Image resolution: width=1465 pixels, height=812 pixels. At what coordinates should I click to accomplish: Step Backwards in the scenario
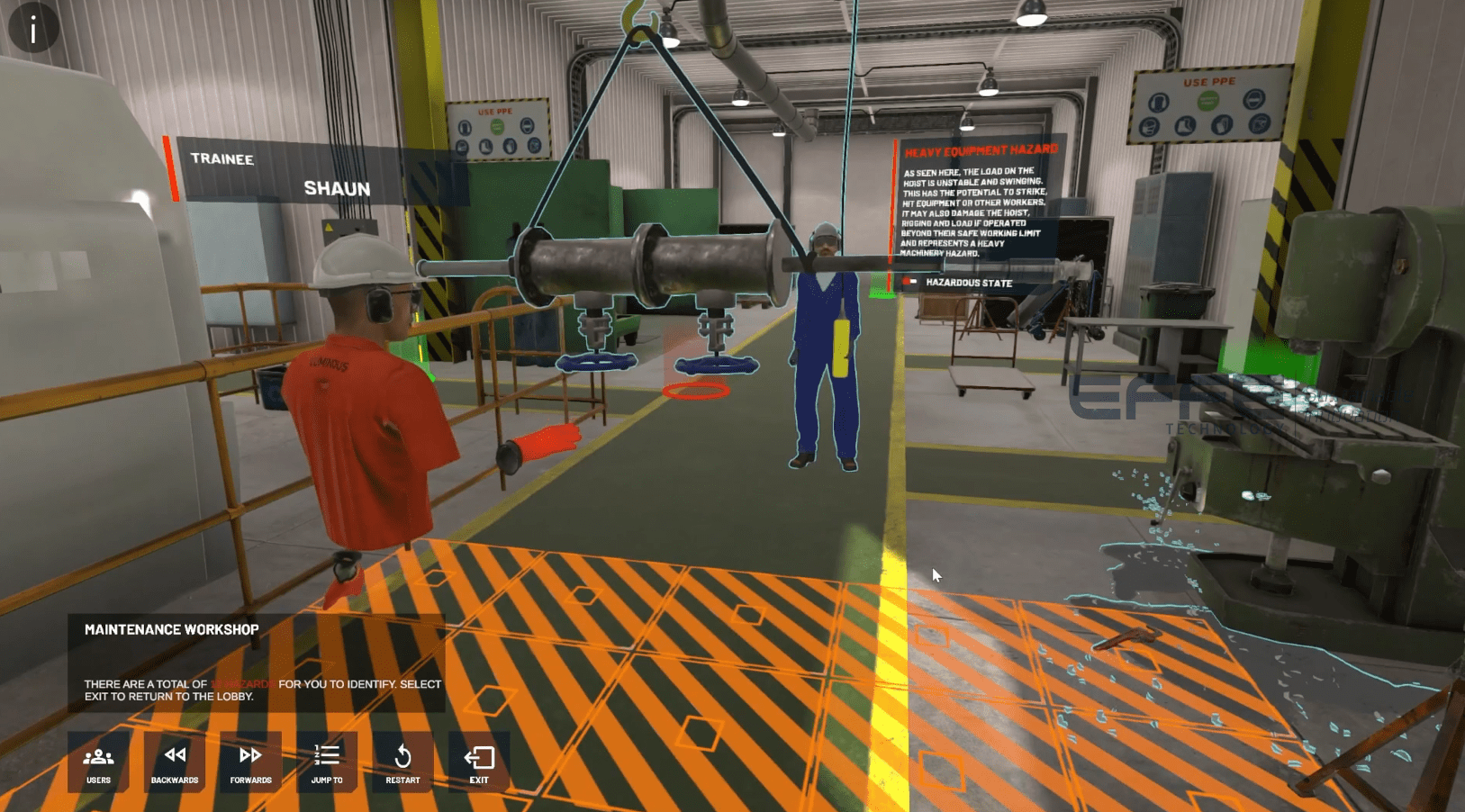point(175,762)
